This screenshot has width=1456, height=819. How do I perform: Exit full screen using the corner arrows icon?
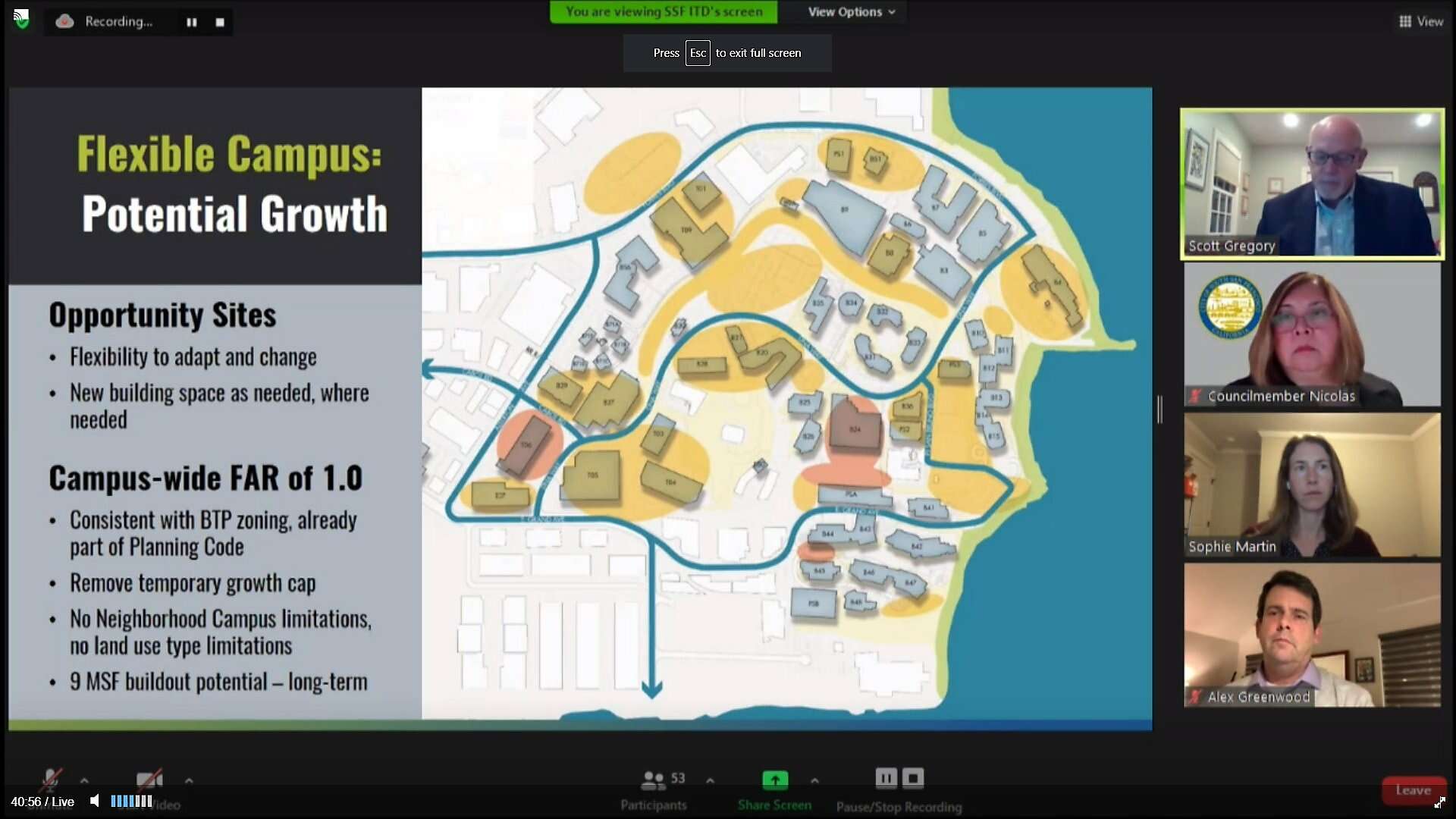[x=1439, y=802]
